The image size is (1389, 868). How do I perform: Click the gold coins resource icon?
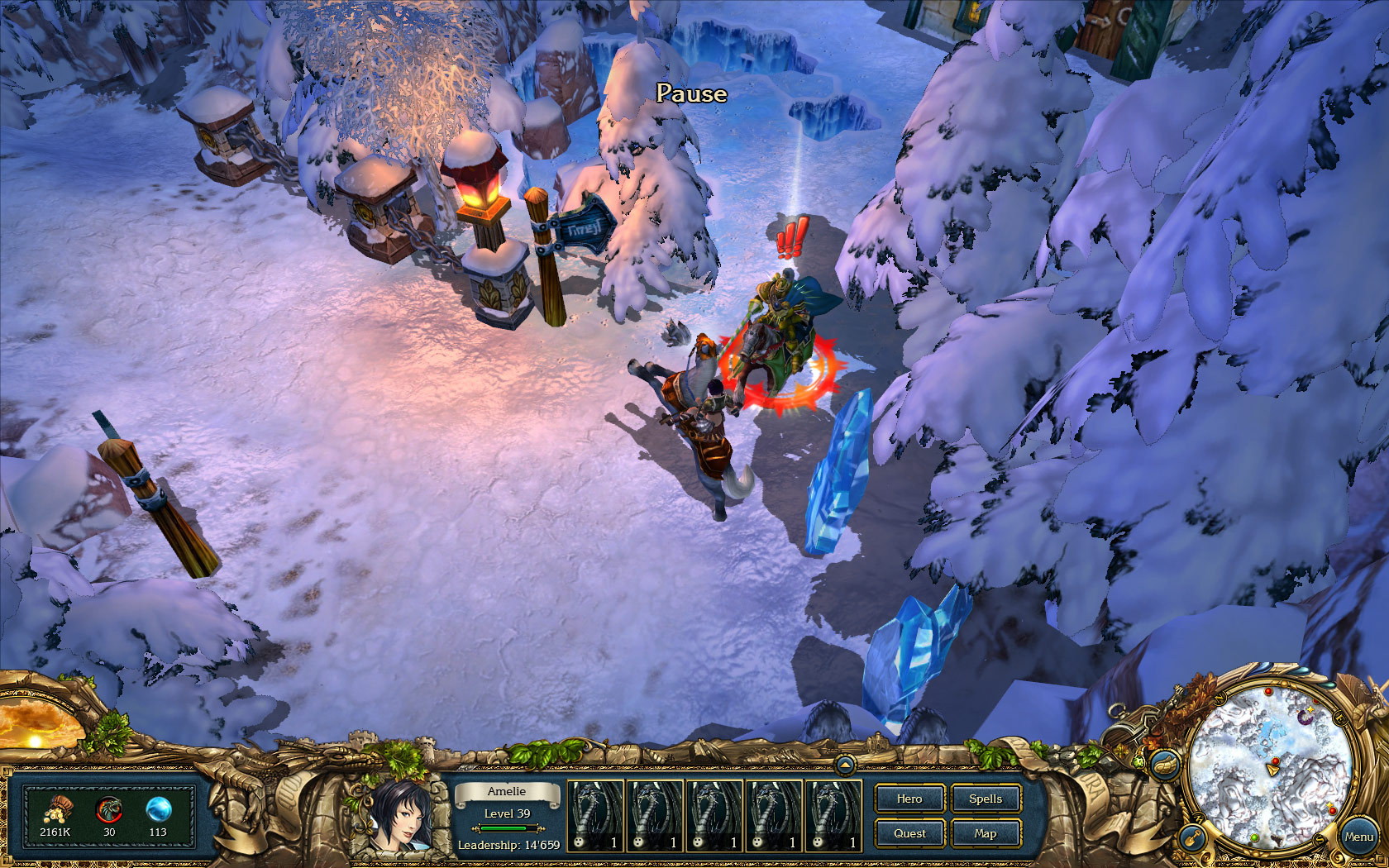pyautogui.click(x=60, y=810)
